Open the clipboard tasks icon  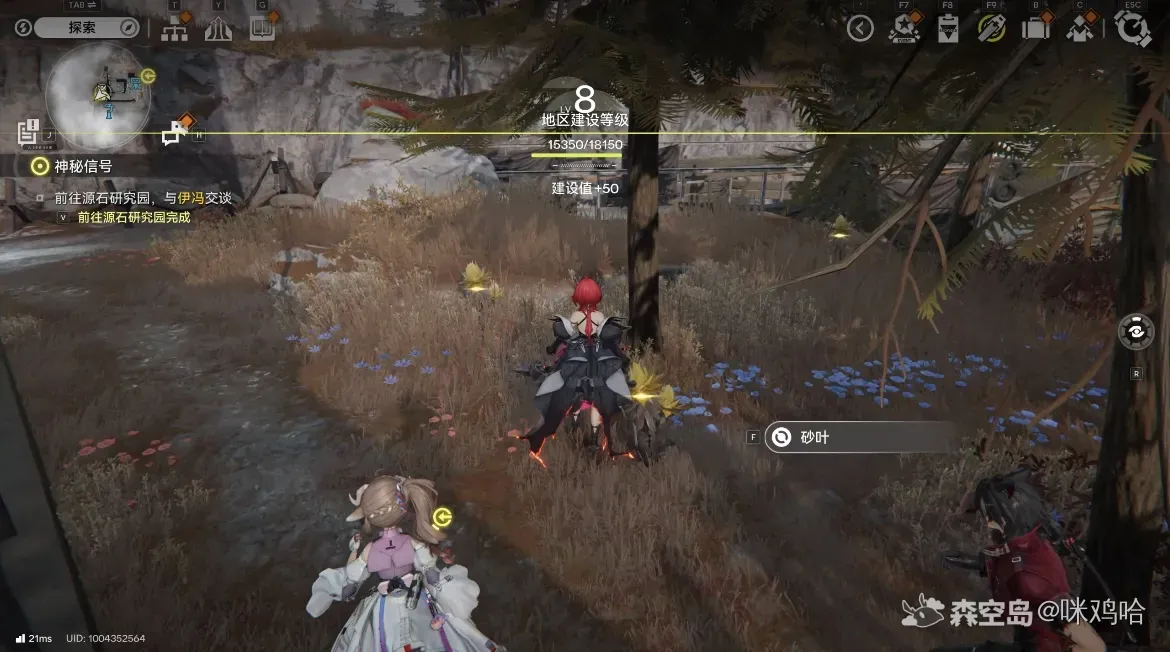947,29
